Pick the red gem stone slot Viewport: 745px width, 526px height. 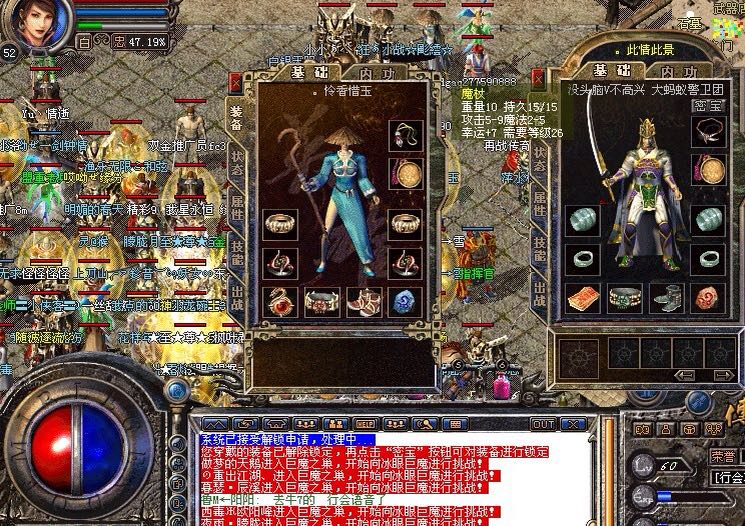coord(707,297)
